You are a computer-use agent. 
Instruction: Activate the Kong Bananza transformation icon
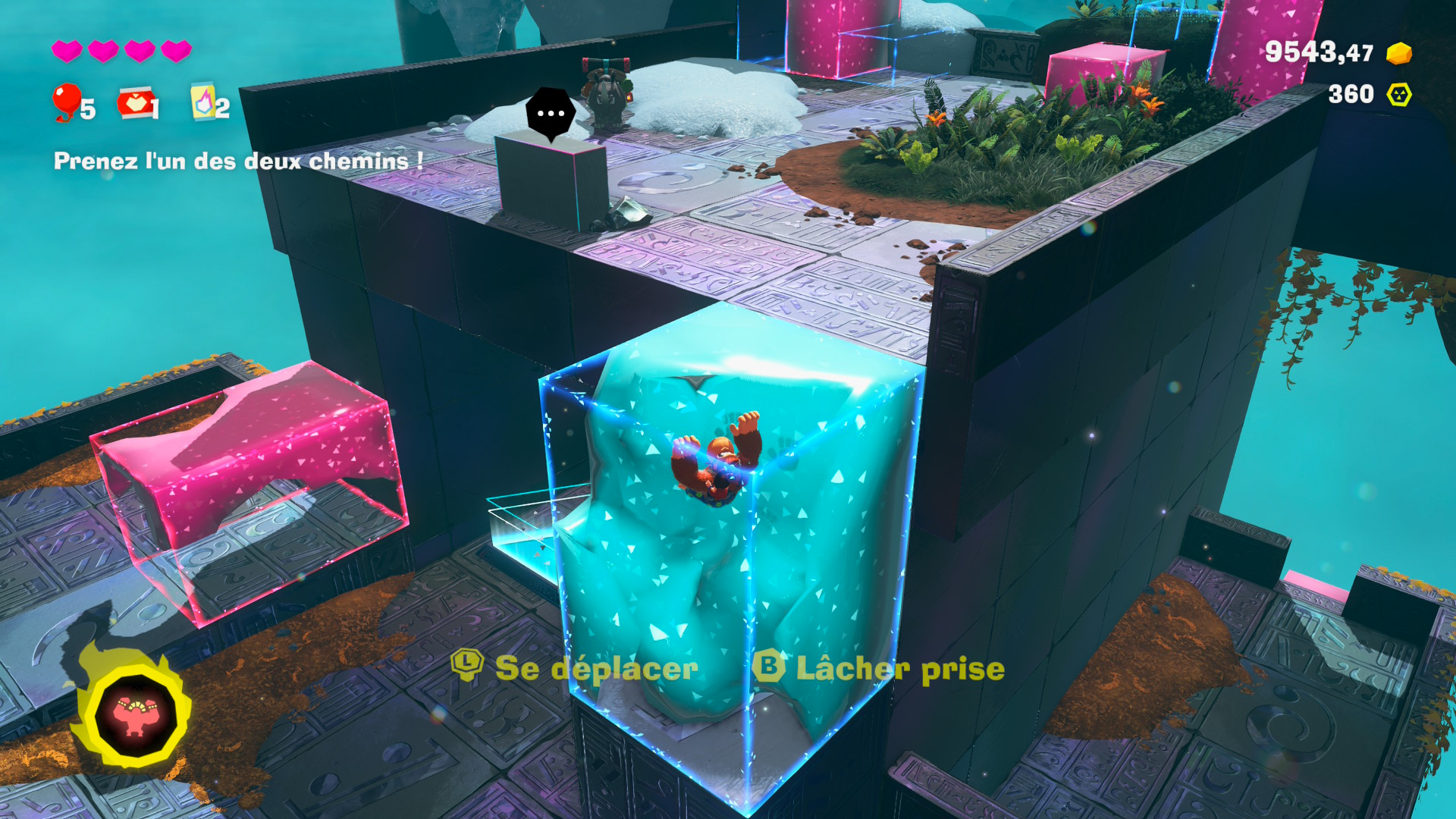coord(136,715)
